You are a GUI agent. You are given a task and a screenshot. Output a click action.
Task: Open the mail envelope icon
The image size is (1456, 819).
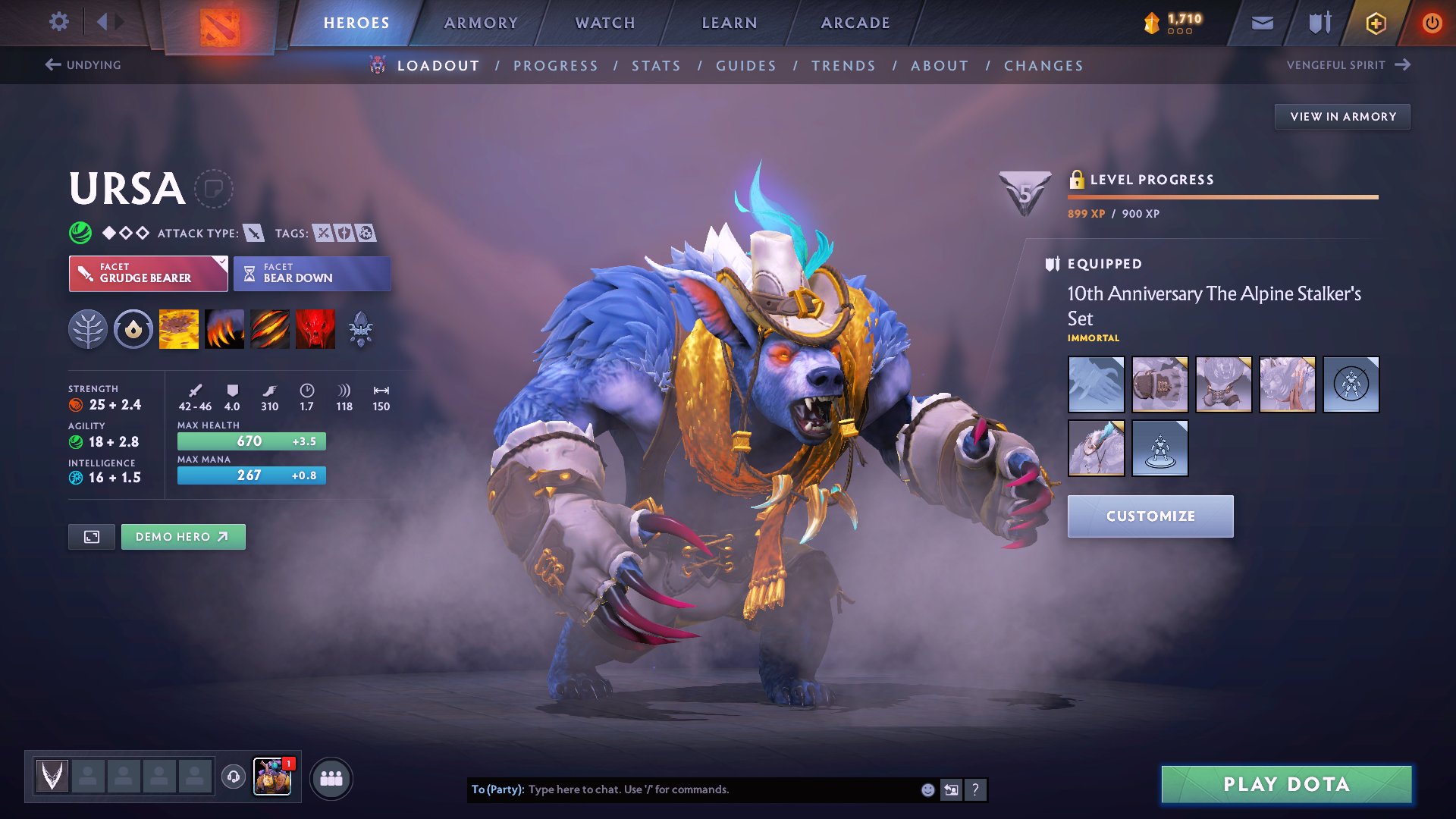(1261, 23)
